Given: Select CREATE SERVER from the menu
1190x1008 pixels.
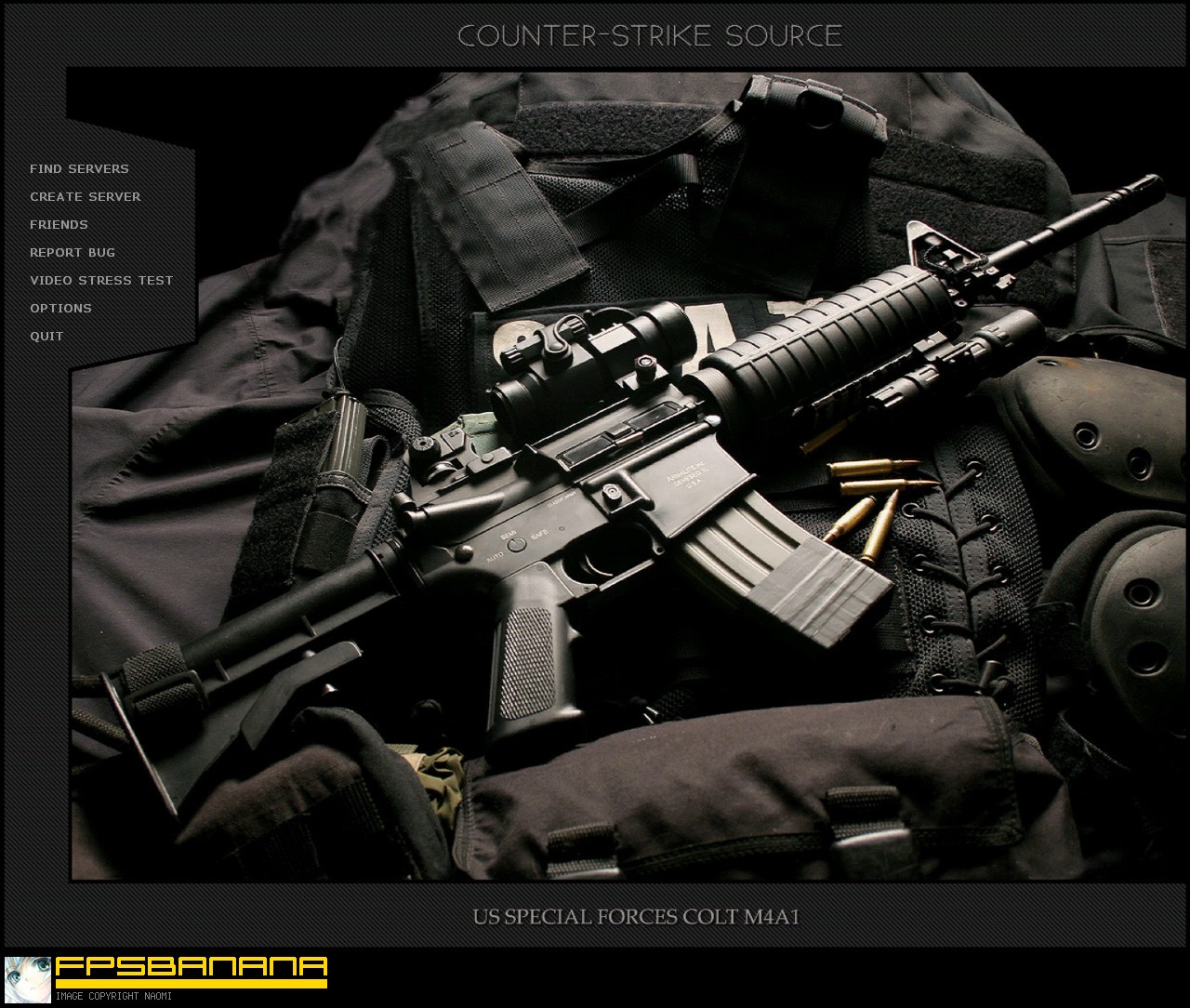Looking at the screenshot, I should [x=86, y=196].
